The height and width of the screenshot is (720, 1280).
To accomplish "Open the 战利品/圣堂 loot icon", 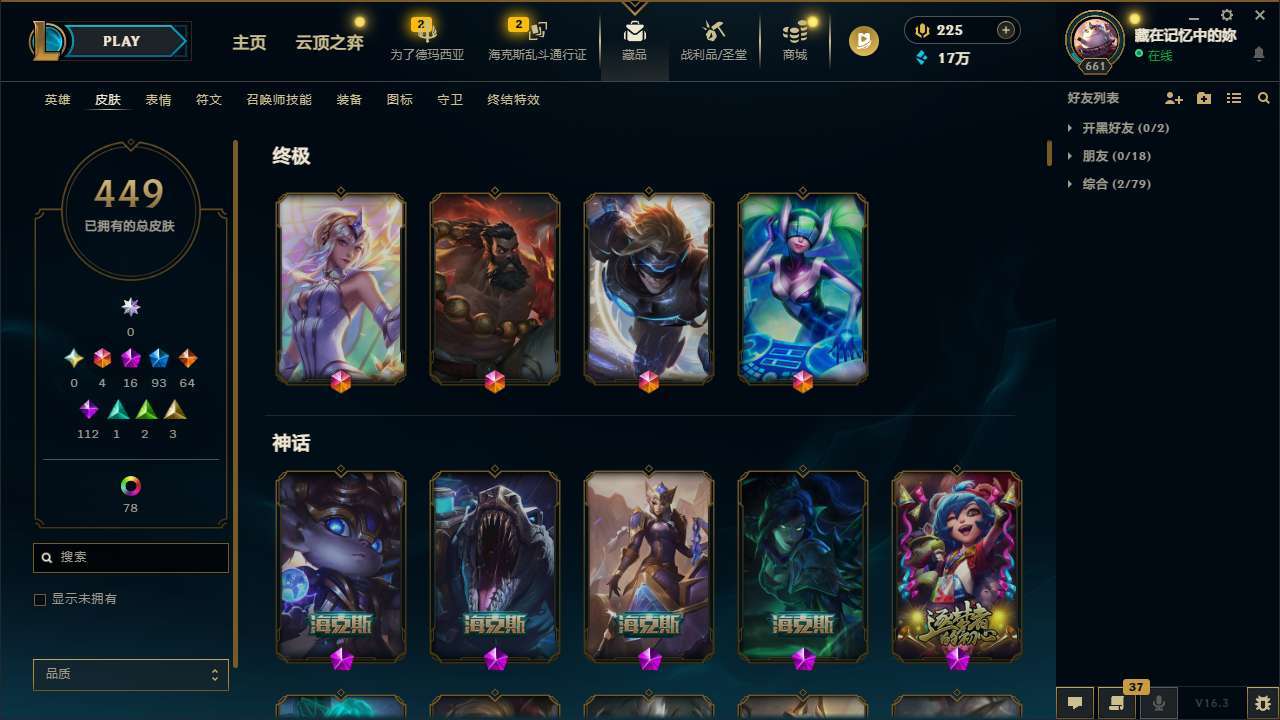I will pyautogui.click(x=713, y=40).
